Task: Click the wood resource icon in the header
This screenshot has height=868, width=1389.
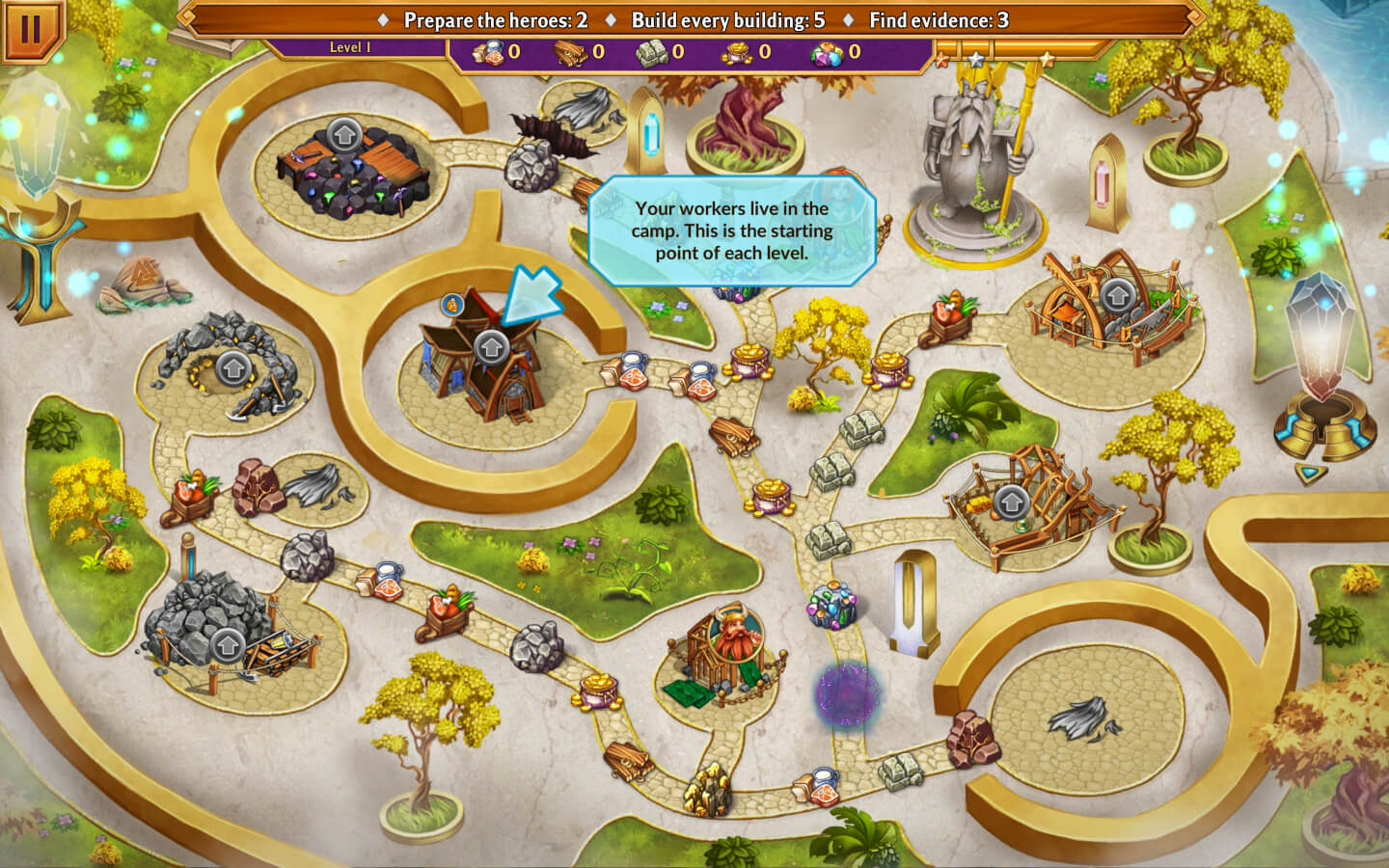Action: tap(569, 53)
